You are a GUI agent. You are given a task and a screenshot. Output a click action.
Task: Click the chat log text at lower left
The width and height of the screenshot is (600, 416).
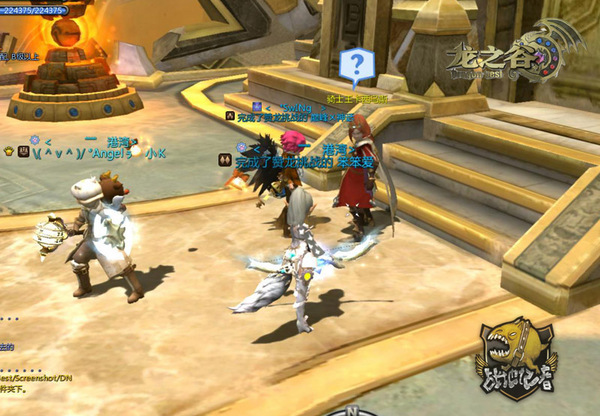[x=33, y=378]
